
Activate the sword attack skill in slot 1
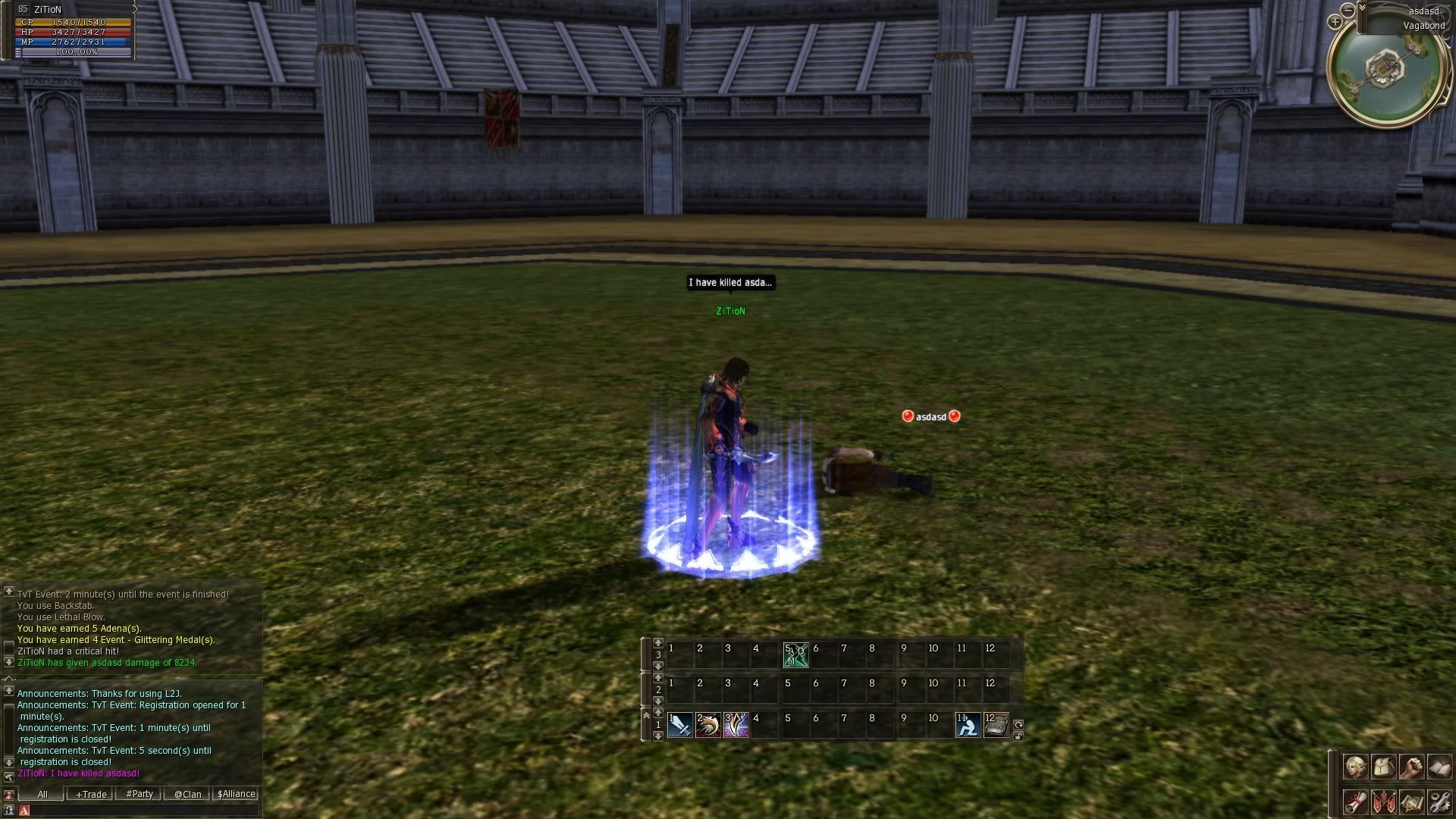click(680, 725)
